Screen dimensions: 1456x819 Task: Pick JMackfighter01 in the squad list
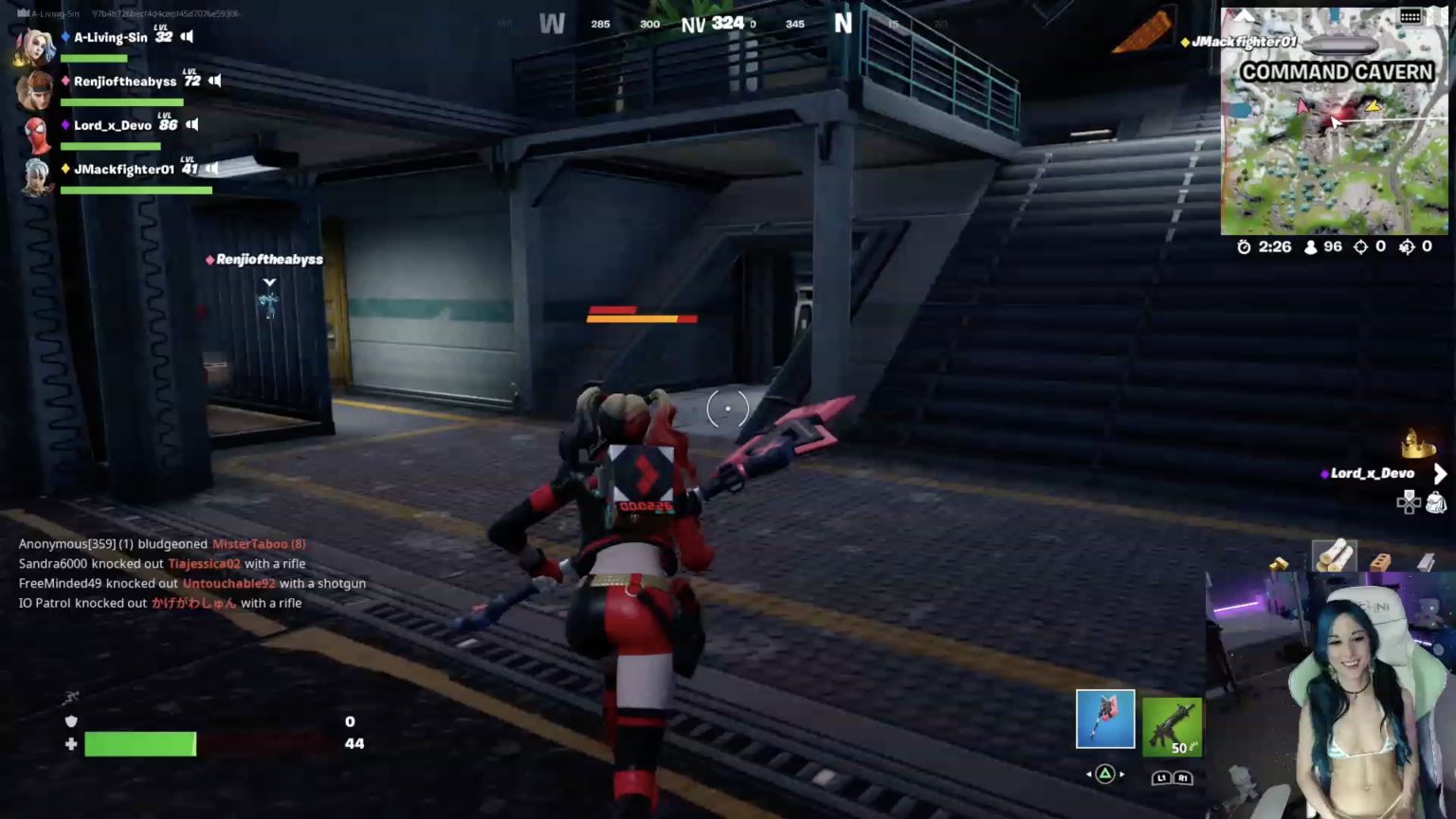tap(123, 170)
